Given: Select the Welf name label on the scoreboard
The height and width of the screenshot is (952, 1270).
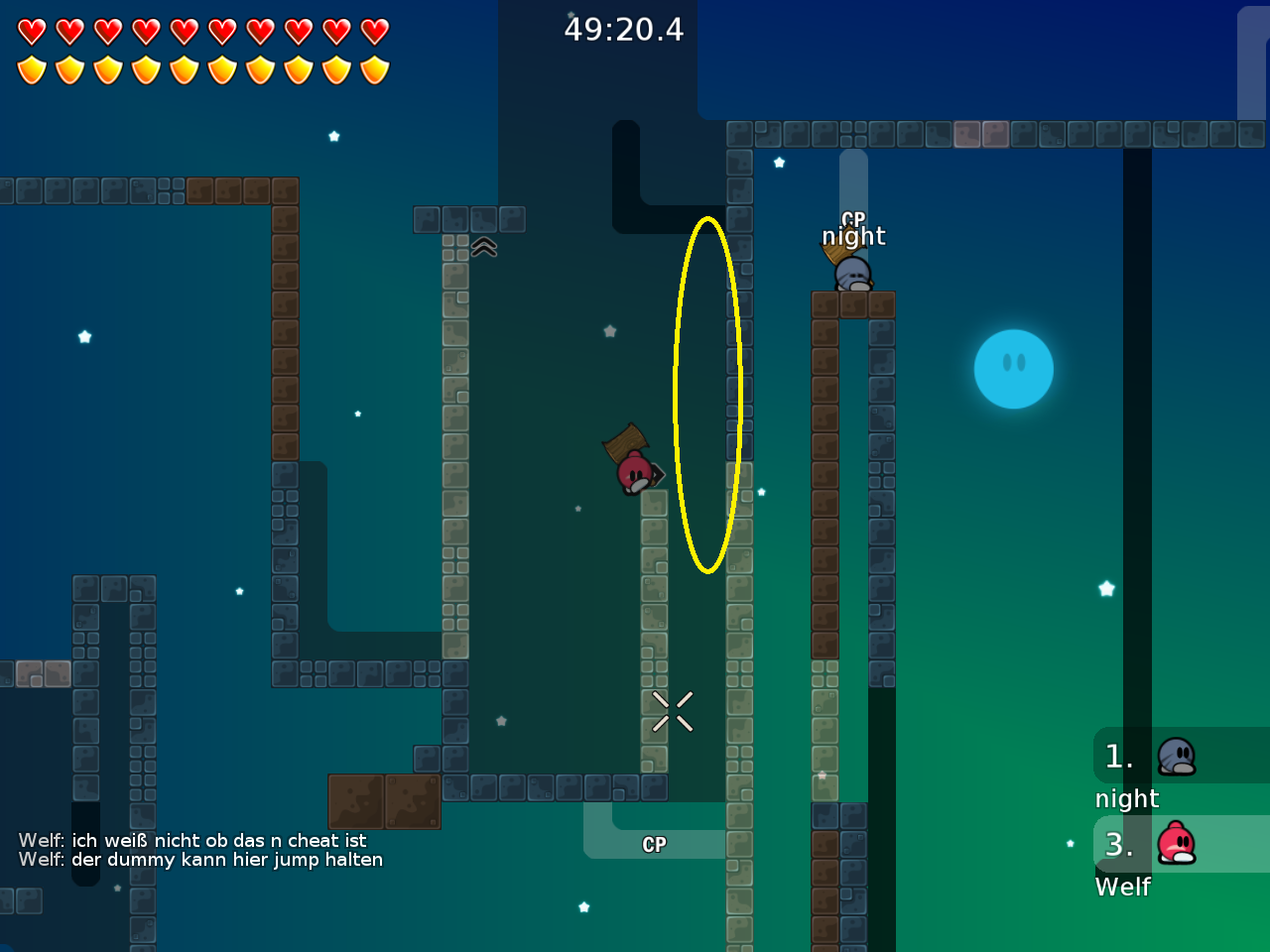Looking at the screenshot, I should pyautogui.click(x=1122, y=888).
